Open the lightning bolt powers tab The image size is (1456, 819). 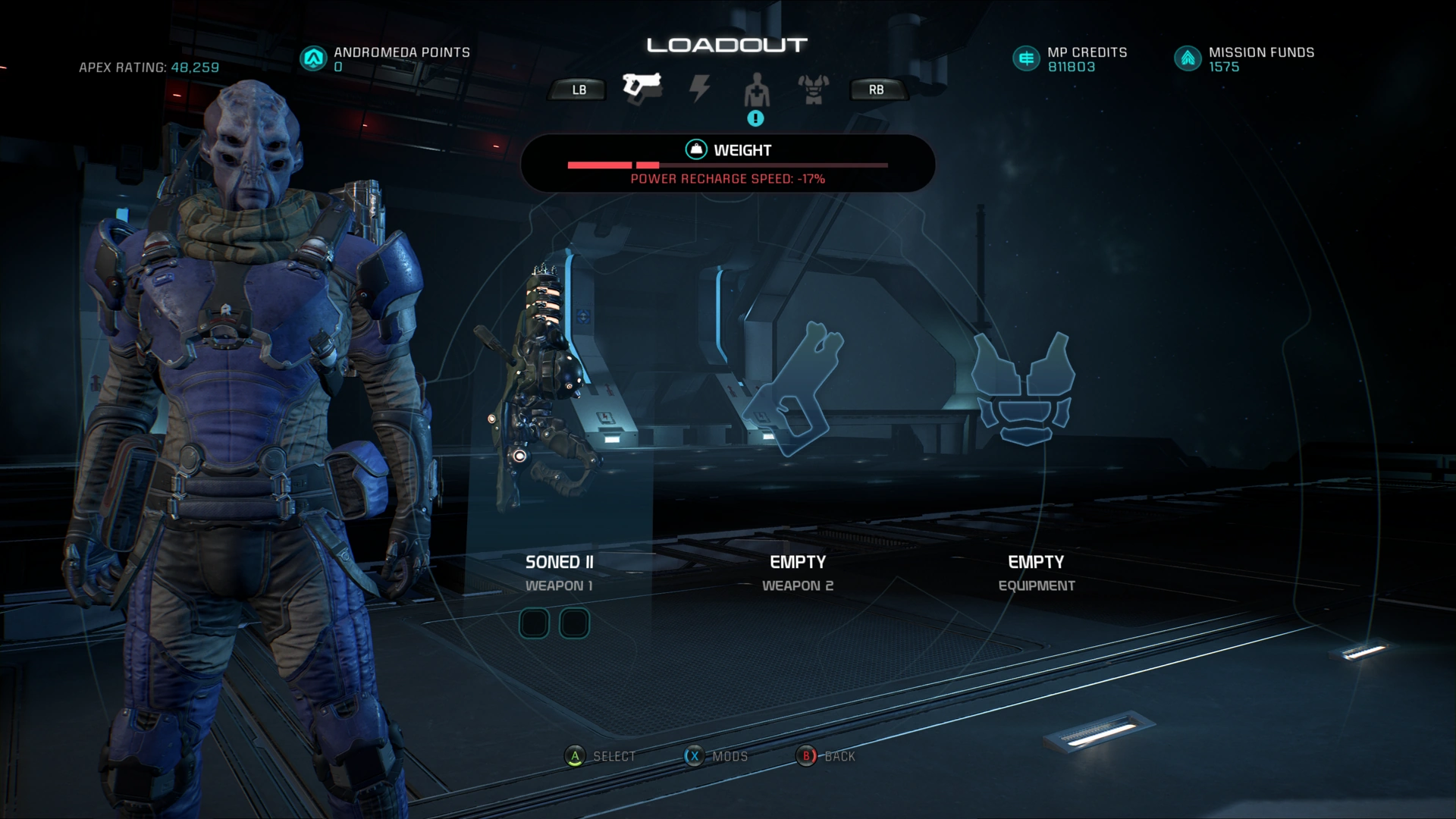[699, 89]
